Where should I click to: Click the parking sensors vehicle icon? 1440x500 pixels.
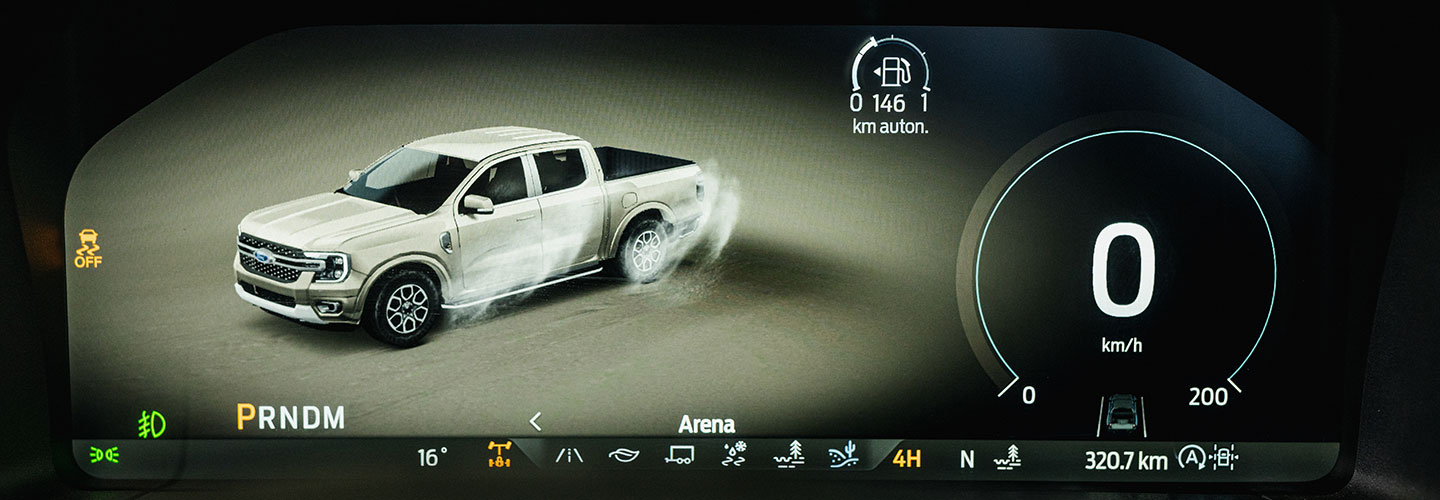point(1223,458)
